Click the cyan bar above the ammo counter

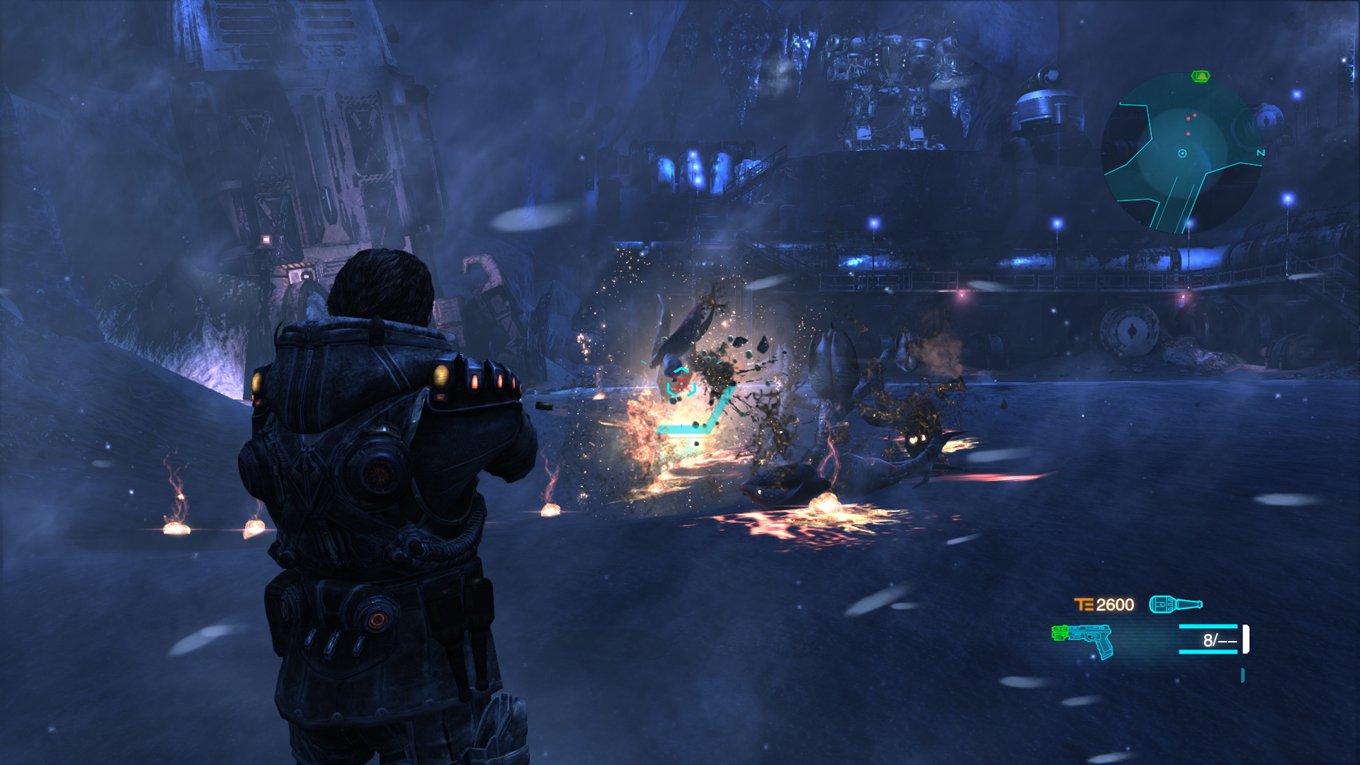(x=1208, y=627)
